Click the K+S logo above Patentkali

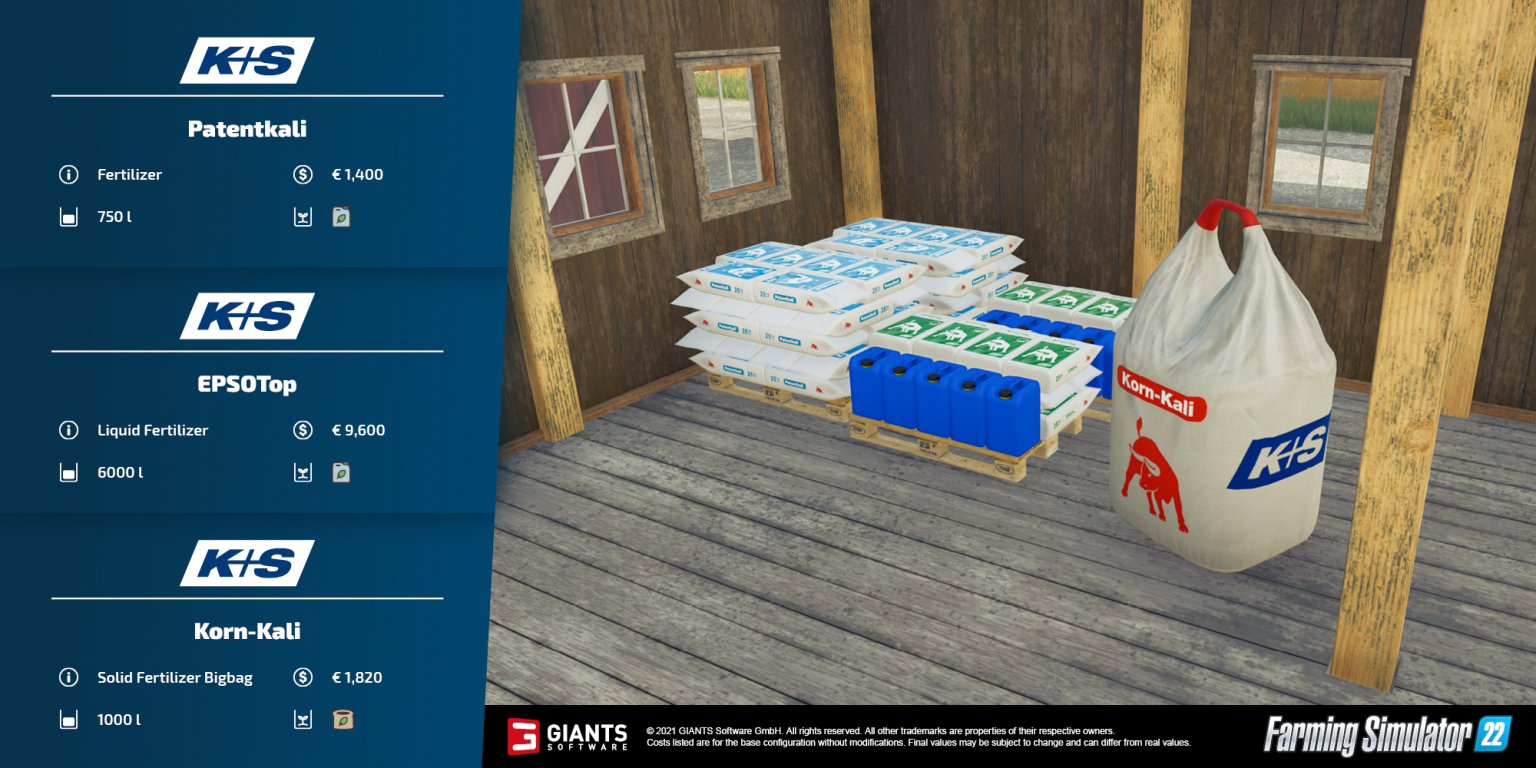click(246, 60)
